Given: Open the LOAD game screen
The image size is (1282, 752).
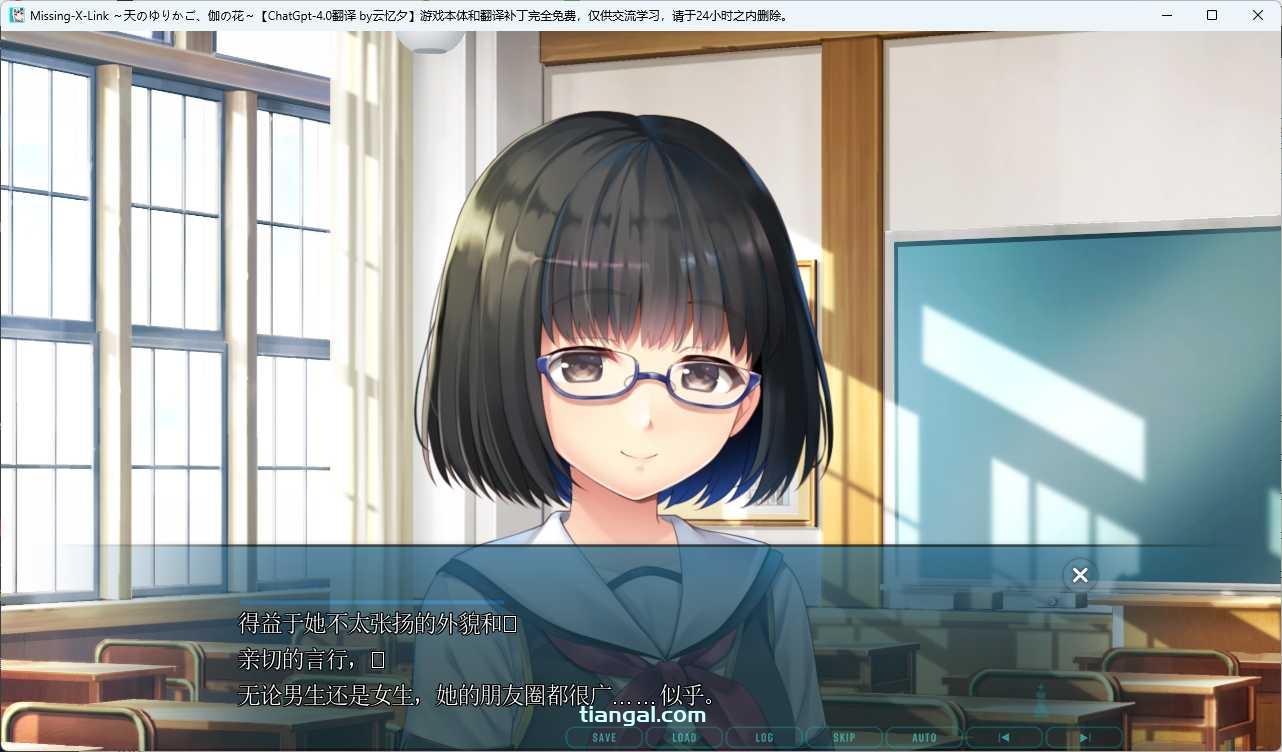Looking at the screenshot, I should (x=684, y=737).
